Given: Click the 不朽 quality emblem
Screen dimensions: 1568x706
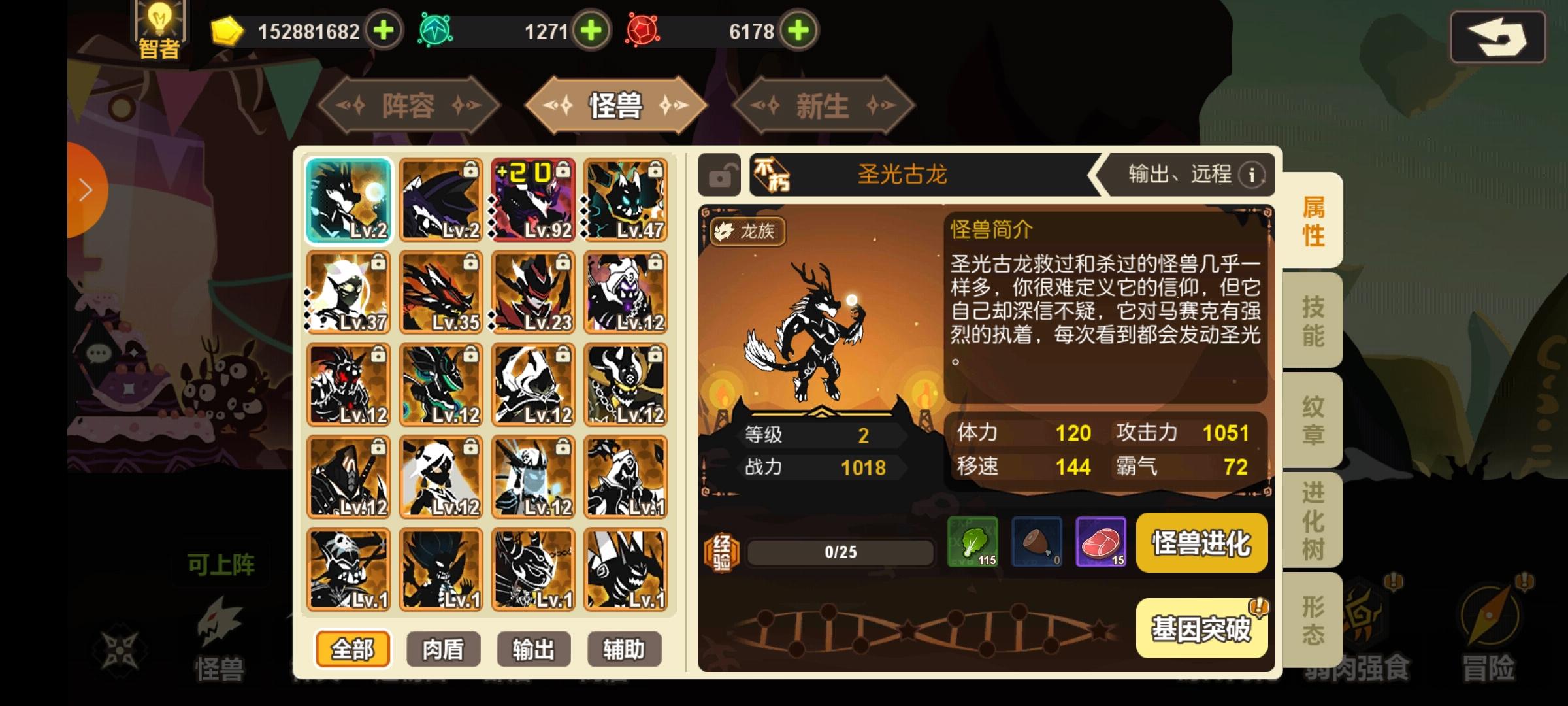Looking at the screenshot, I should (772, 174).
